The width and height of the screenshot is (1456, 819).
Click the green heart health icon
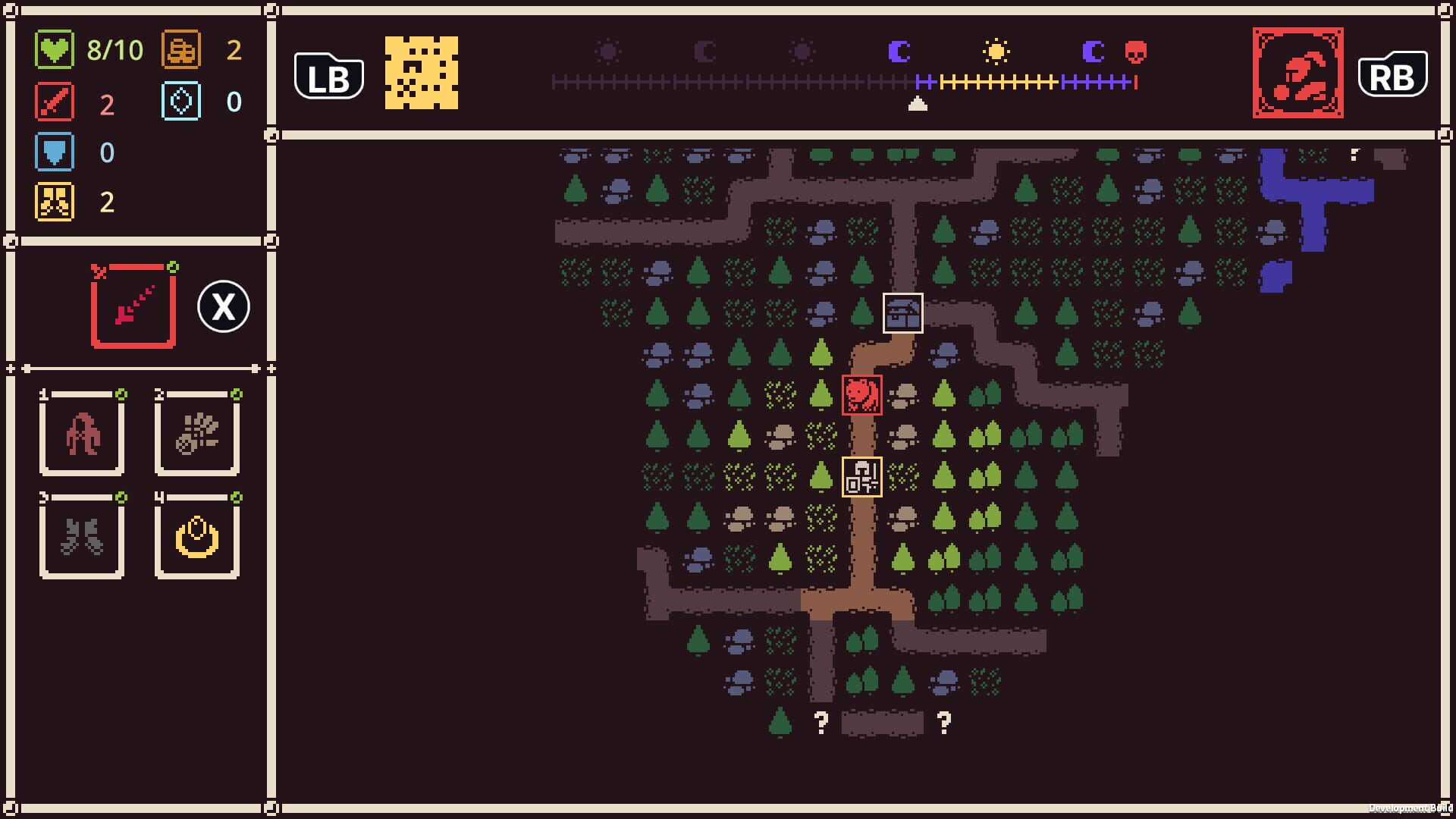pos(55,52)
